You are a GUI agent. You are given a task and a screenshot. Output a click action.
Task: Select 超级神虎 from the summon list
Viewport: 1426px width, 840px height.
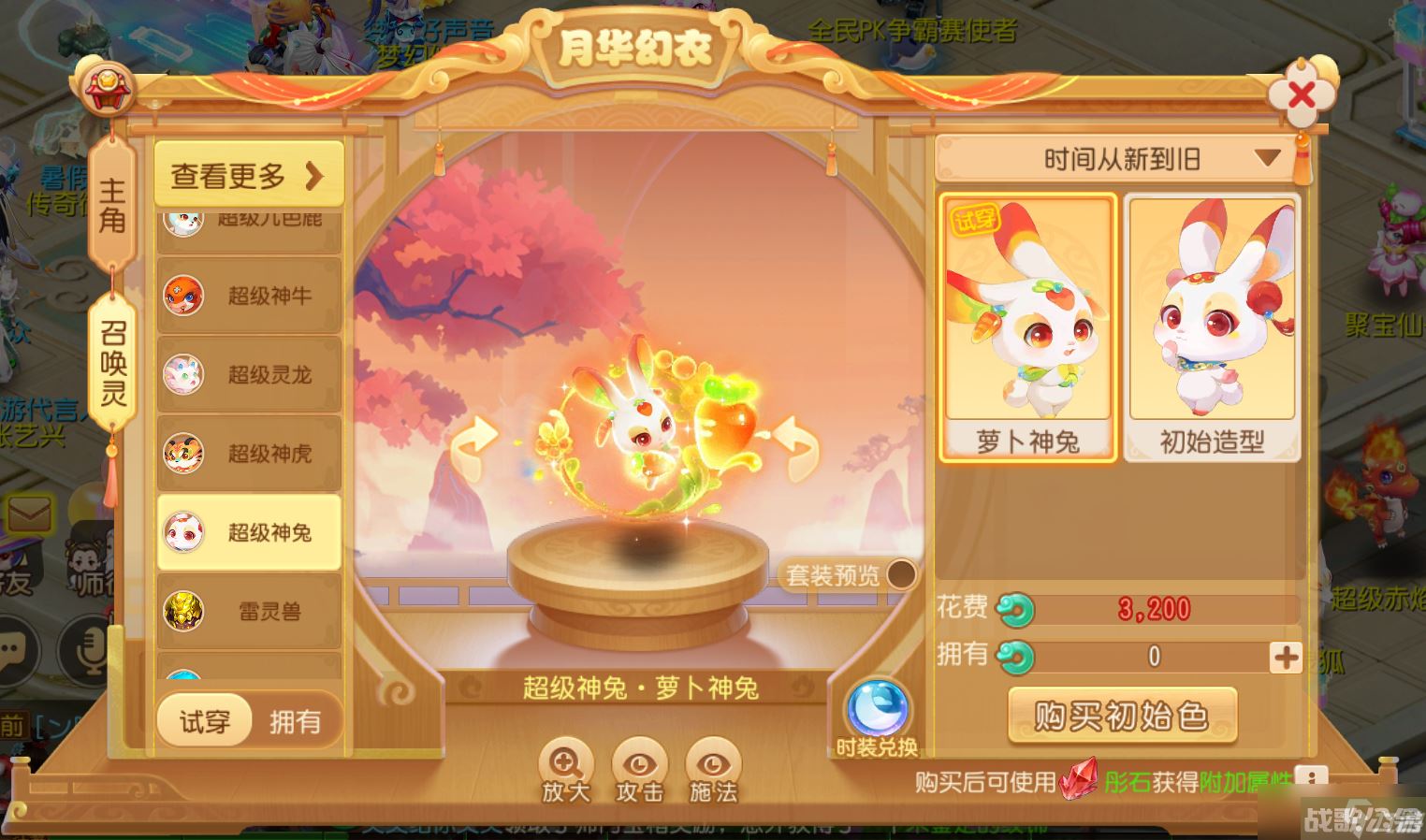click(249, 453)
